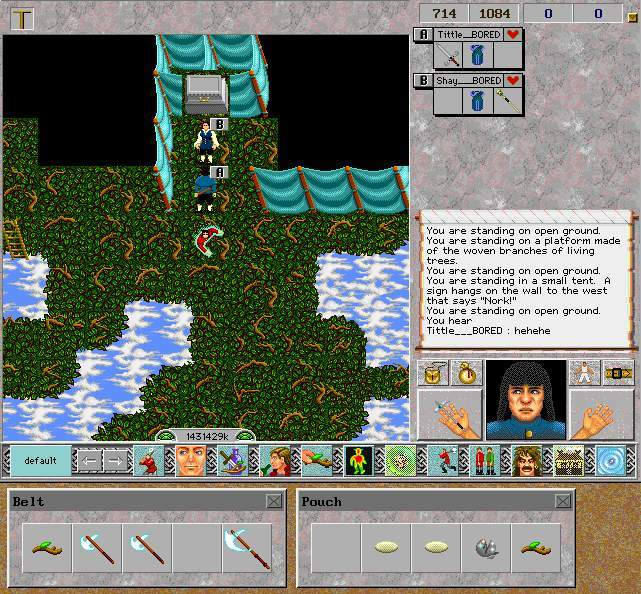Select the sailing ship toolbar icon
This screenshot has width=641, height=594.
[232, 461]
